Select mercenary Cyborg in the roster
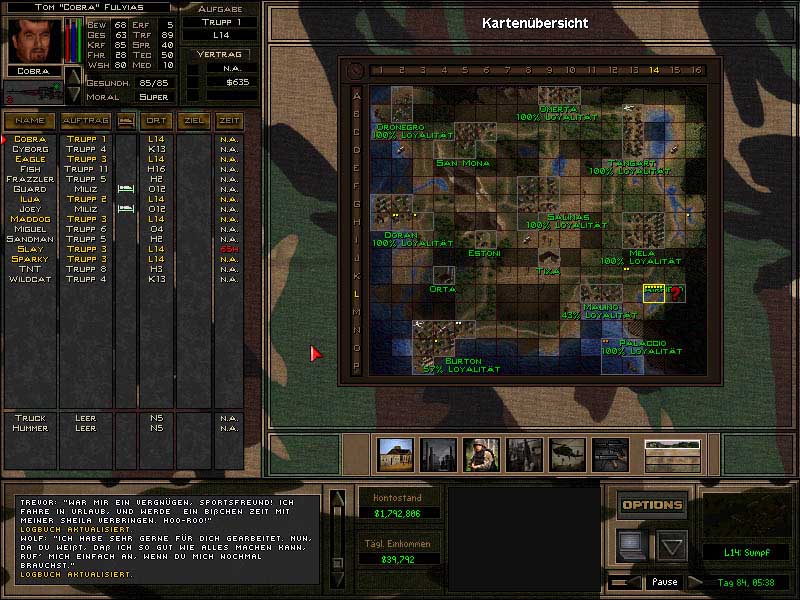 30,149
